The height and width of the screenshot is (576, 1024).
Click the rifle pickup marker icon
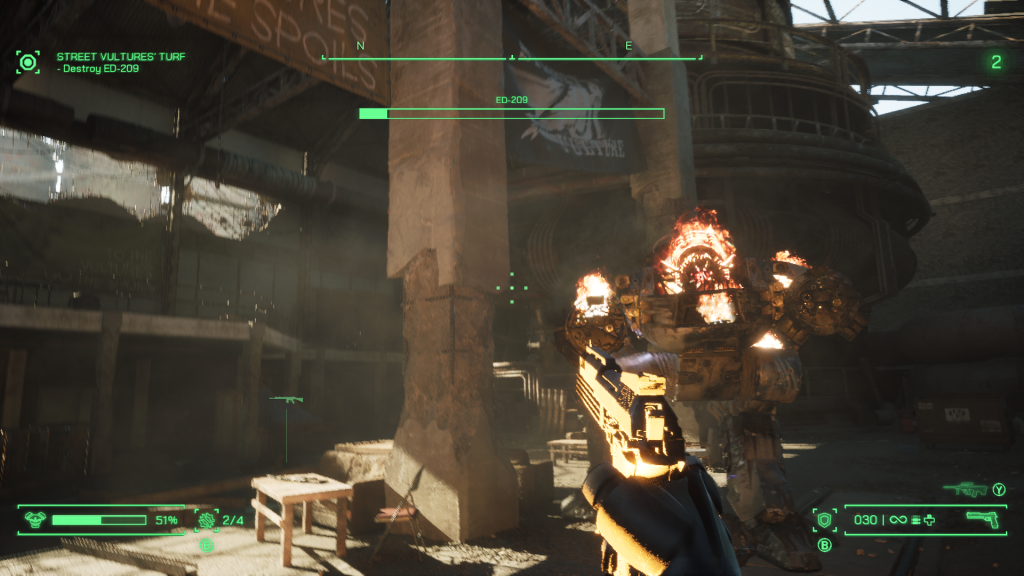pos(286,400)
